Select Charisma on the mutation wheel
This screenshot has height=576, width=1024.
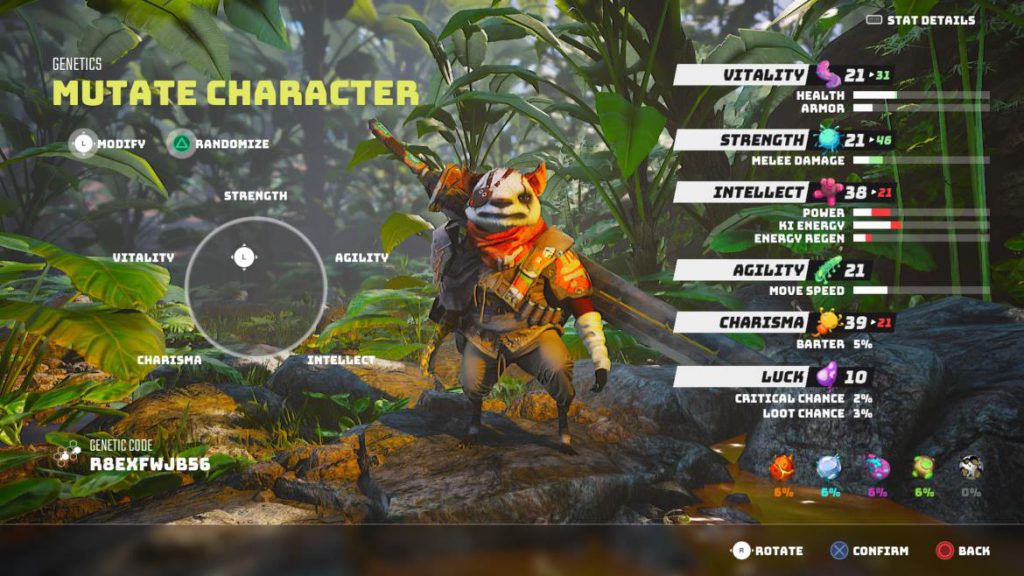(169, 360)
